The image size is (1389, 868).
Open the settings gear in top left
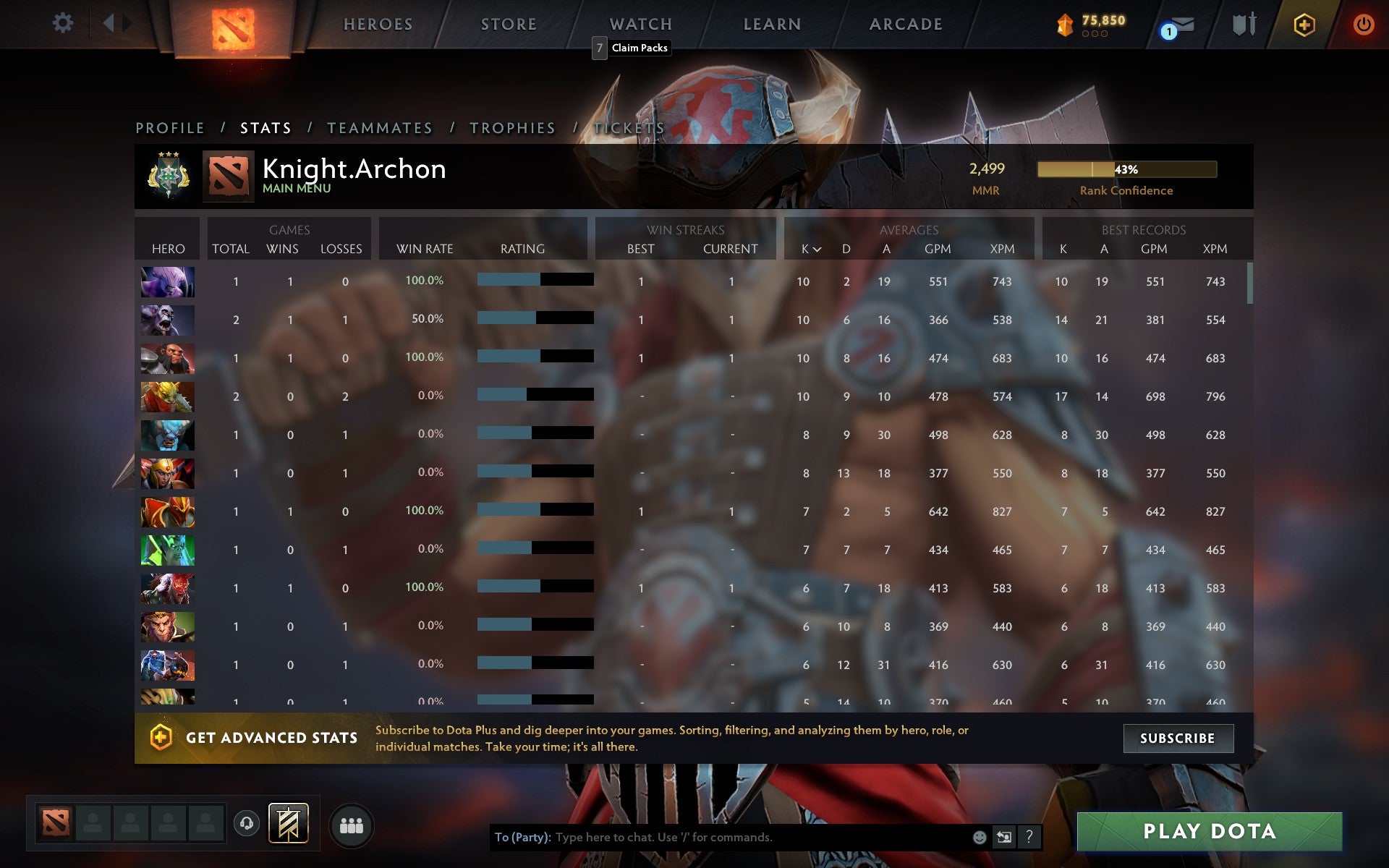pos(64,23)
